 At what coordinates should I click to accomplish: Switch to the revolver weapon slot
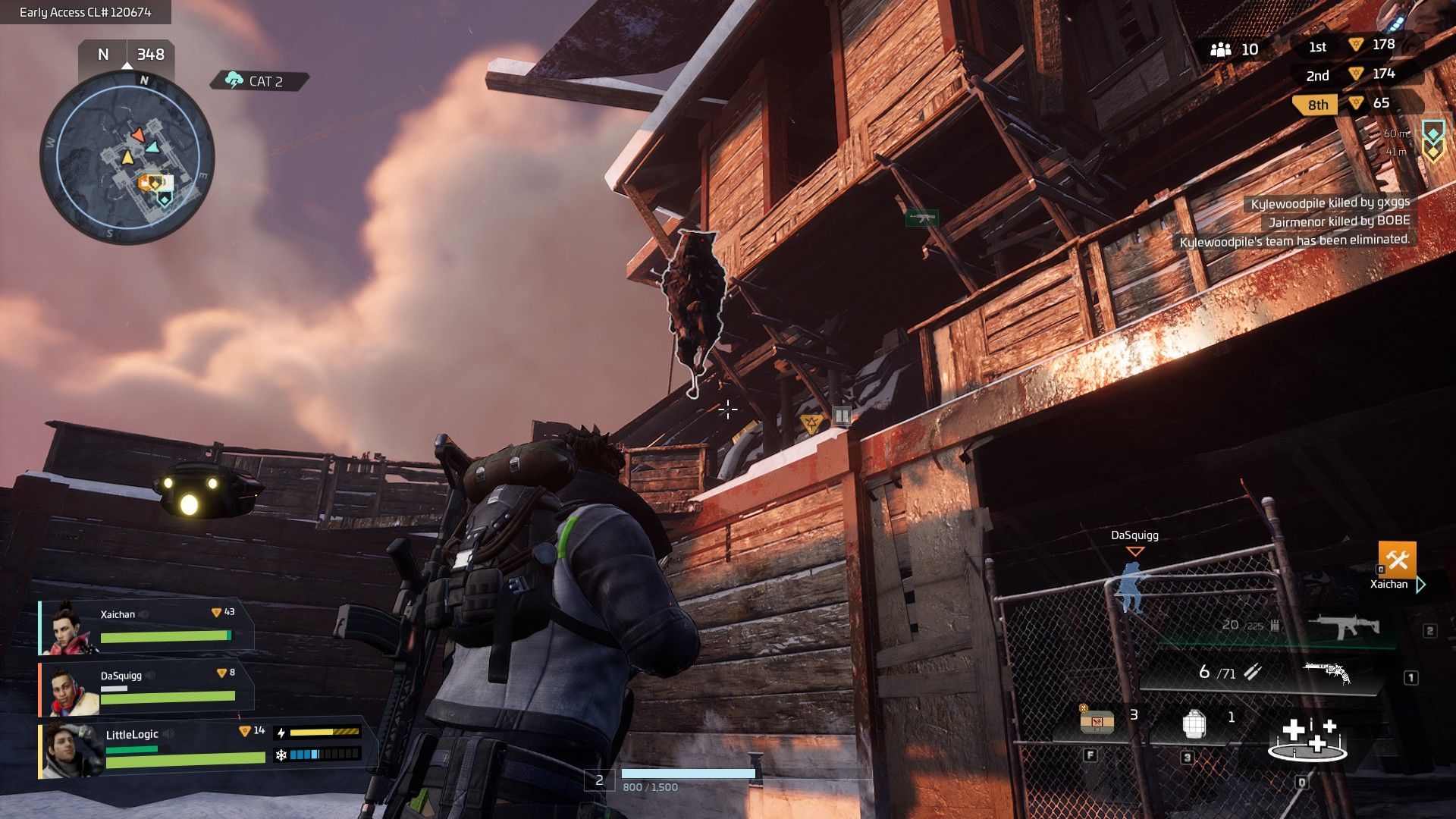[x=1326, y=672]
